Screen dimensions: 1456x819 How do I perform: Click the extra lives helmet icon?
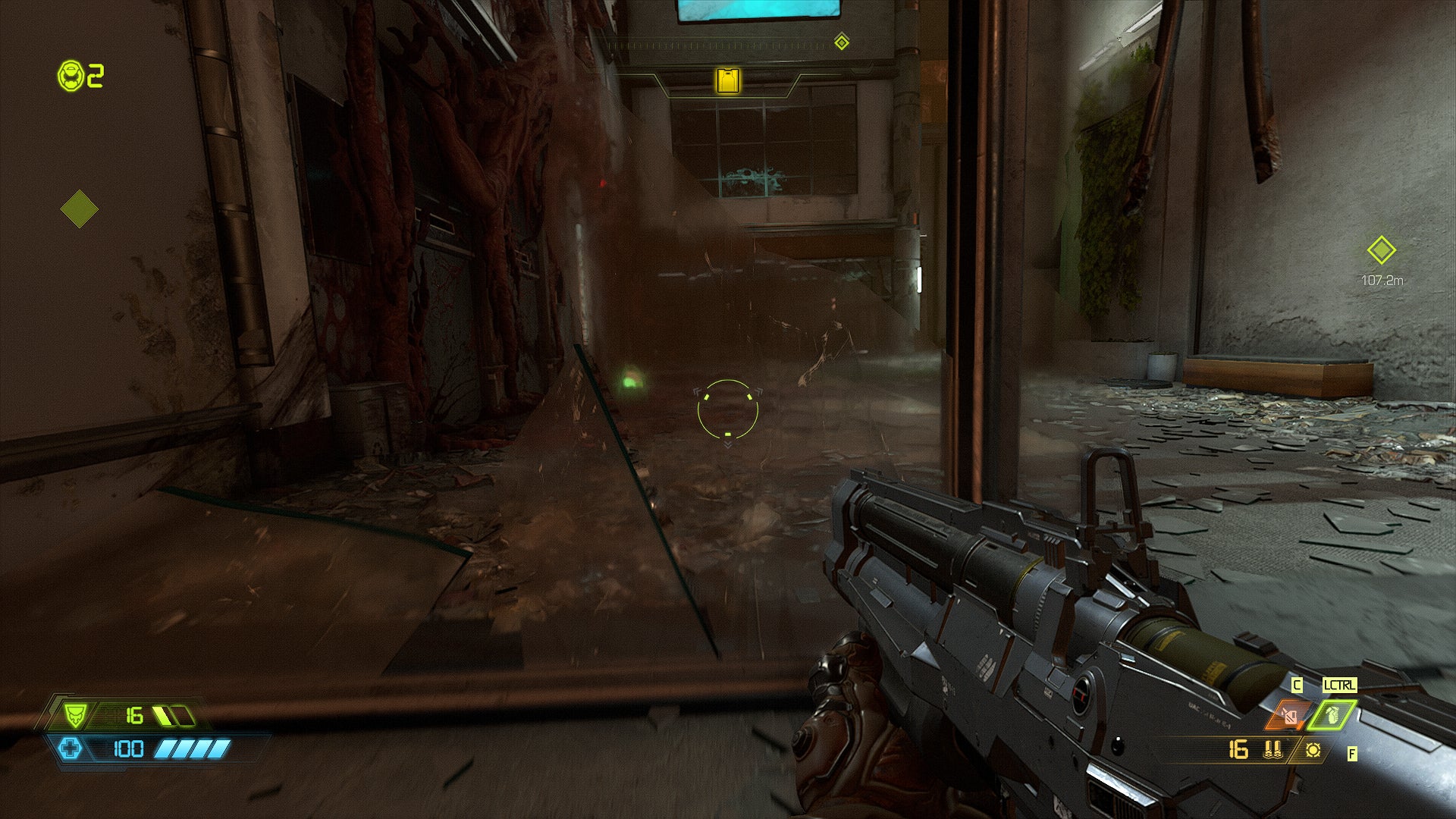[x=71, y=75]
